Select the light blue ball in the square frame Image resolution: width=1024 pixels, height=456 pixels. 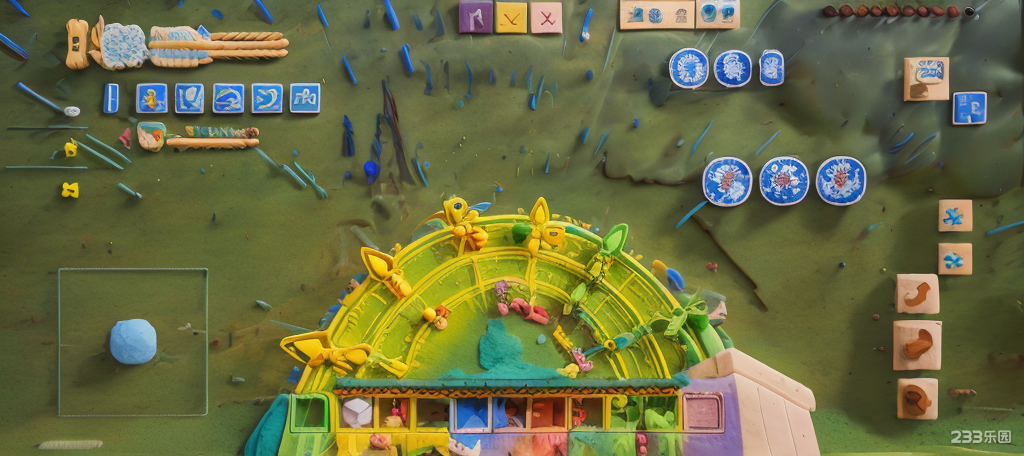pyautogui.click(x=133, y=341)
